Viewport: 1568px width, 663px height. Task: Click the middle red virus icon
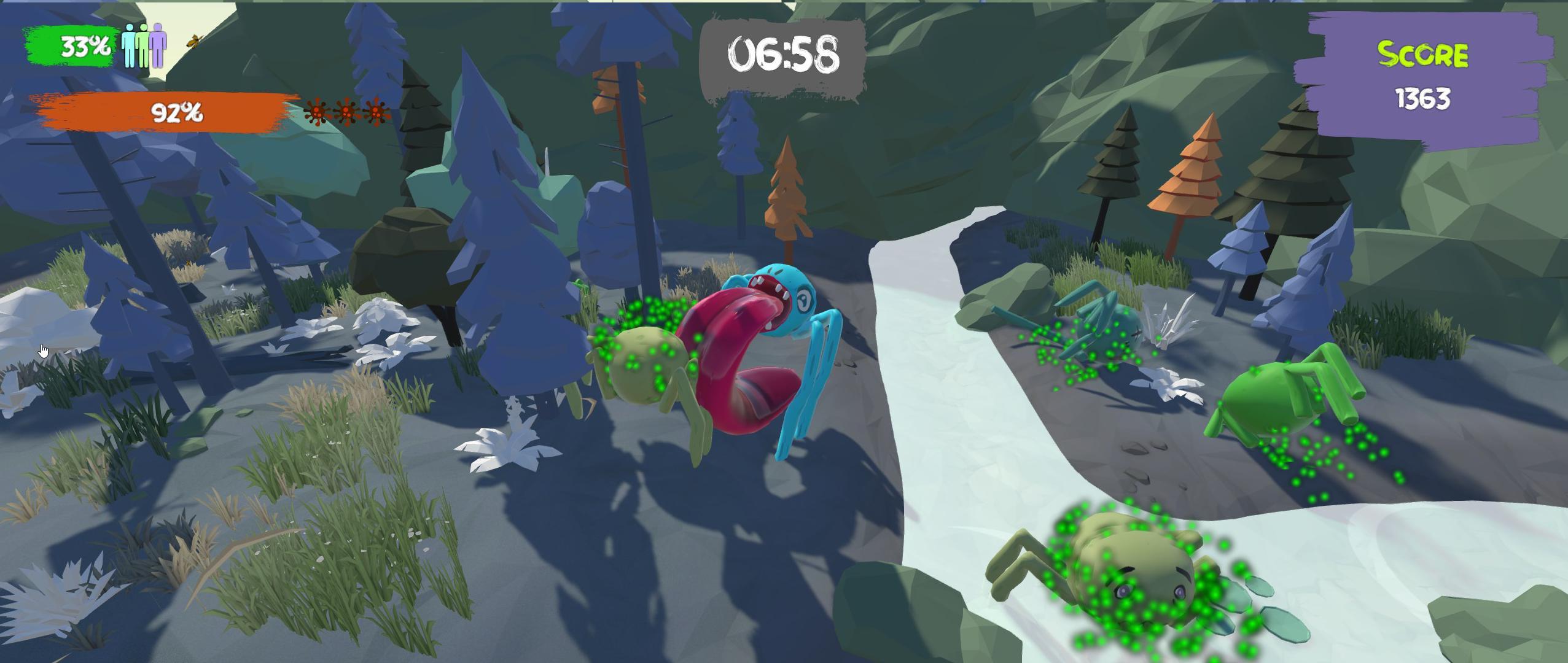(345, 114)
